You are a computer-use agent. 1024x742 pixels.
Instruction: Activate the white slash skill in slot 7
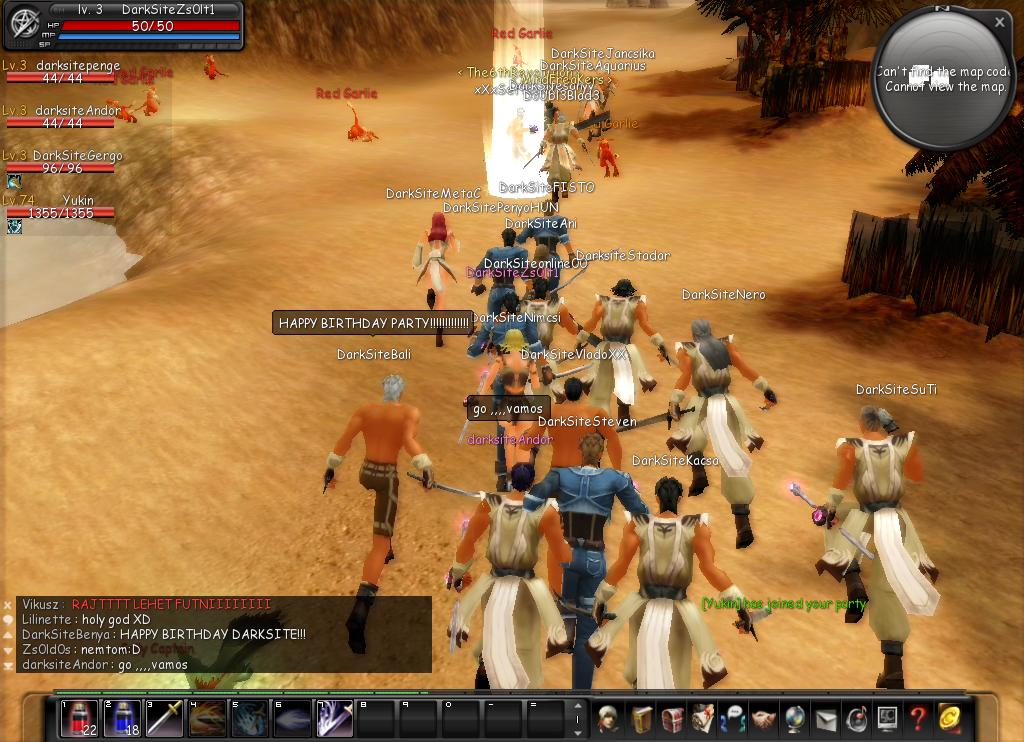(334, 718)
